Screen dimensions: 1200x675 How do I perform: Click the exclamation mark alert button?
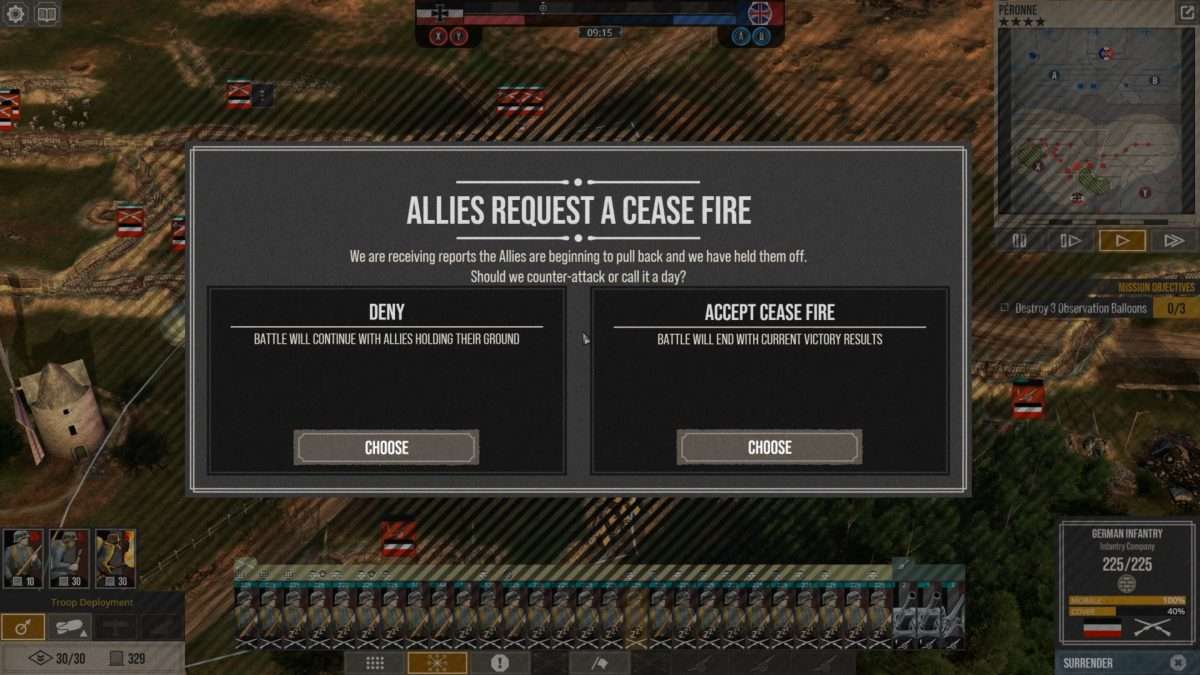(x=500, y=663)
